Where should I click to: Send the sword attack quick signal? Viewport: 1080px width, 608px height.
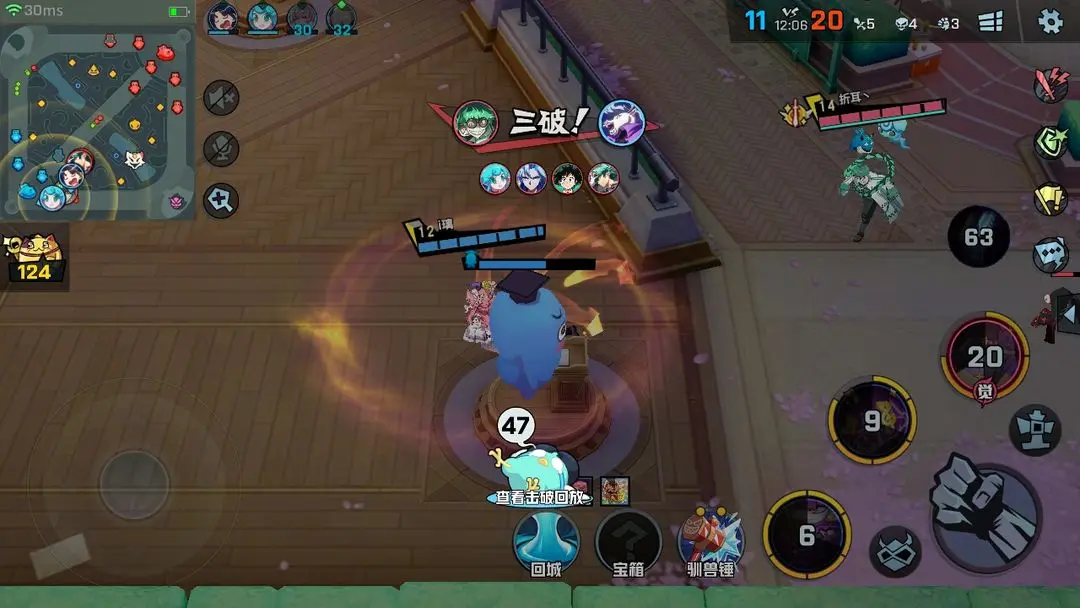tap(1050, 84)
